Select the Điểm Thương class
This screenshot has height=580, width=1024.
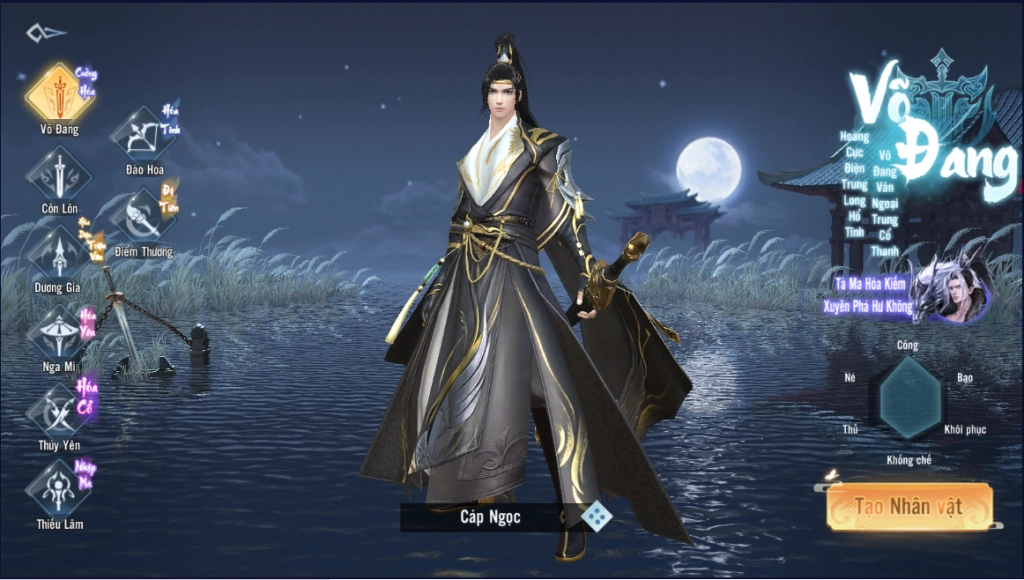(x=142, y=217)
